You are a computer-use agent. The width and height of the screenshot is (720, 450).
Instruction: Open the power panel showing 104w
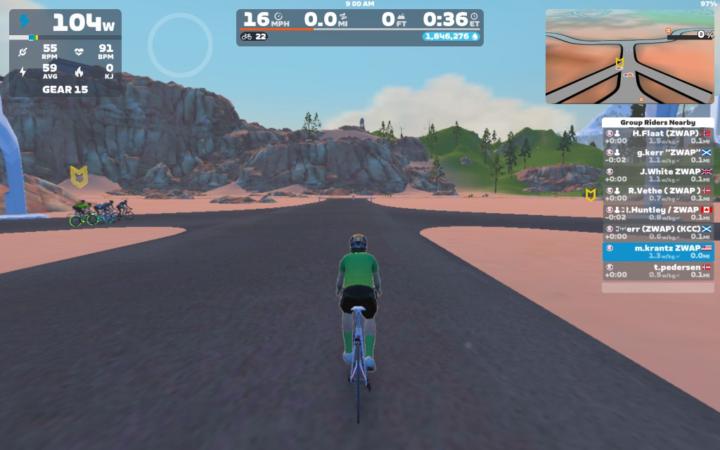coord(66,22)
